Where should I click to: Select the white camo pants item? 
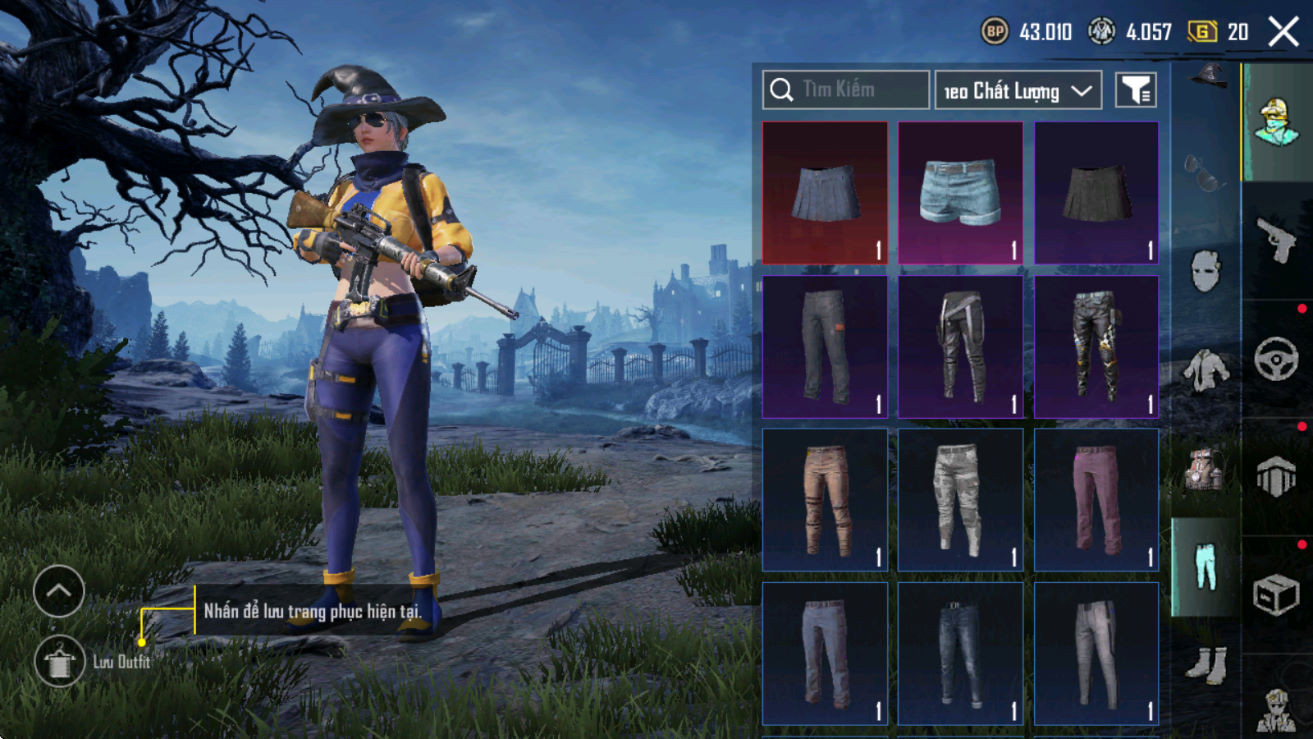[x=960, y=500]
